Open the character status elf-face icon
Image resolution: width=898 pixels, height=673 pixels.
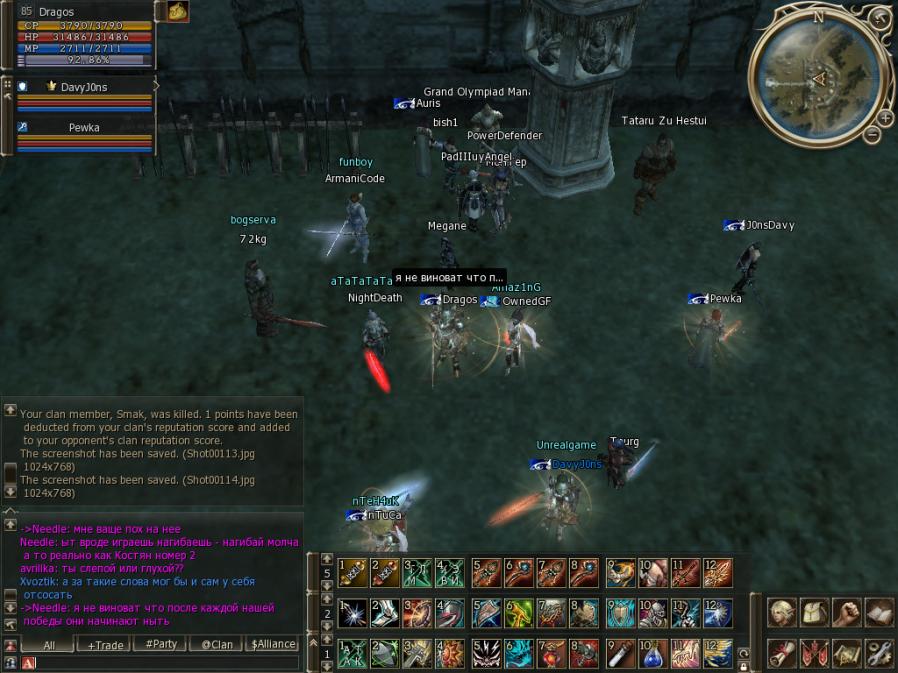(x=782, y=613)
